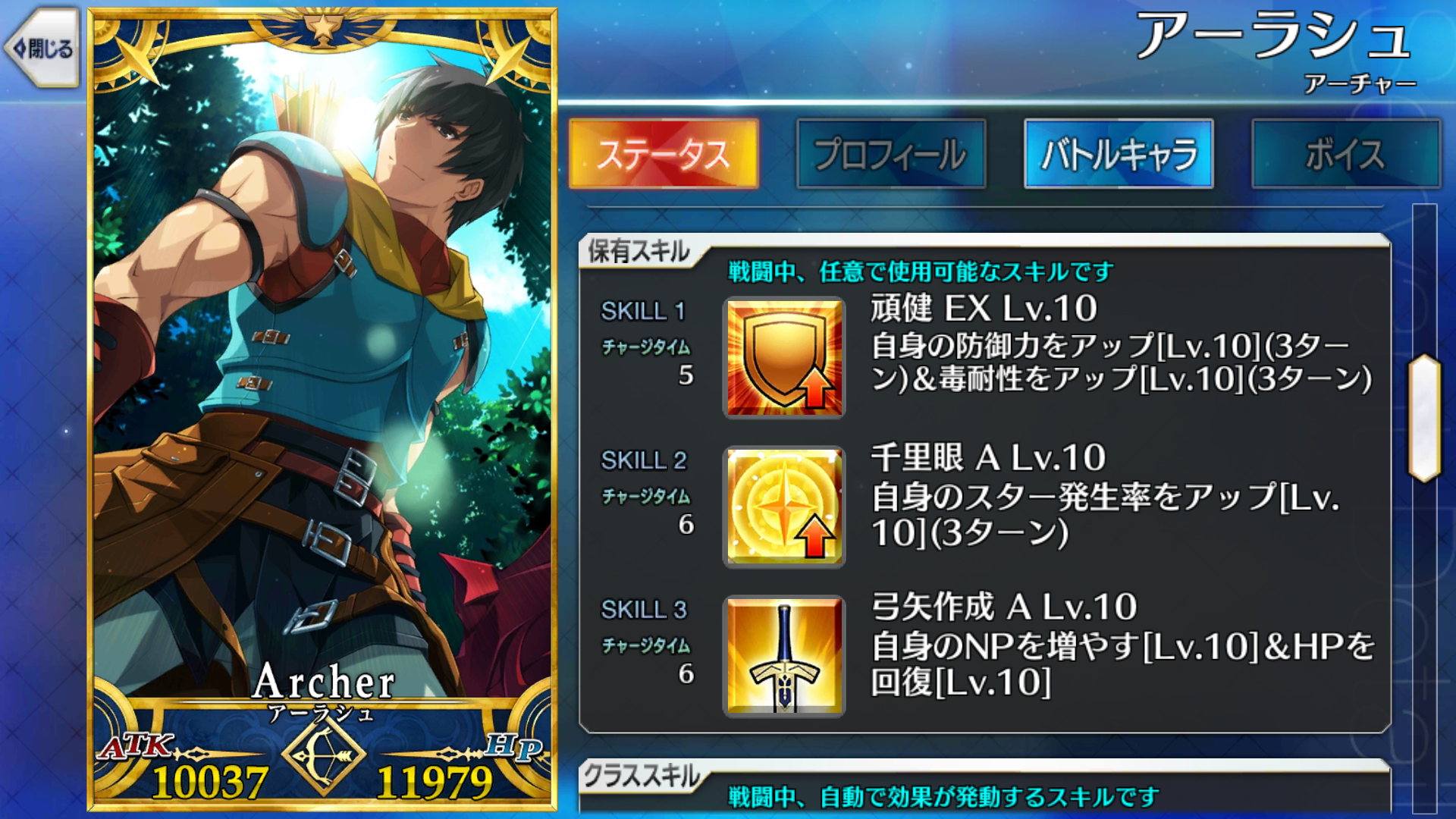
Task: Select the 千里眼 compass skill icon
Action: click(783, 506)
